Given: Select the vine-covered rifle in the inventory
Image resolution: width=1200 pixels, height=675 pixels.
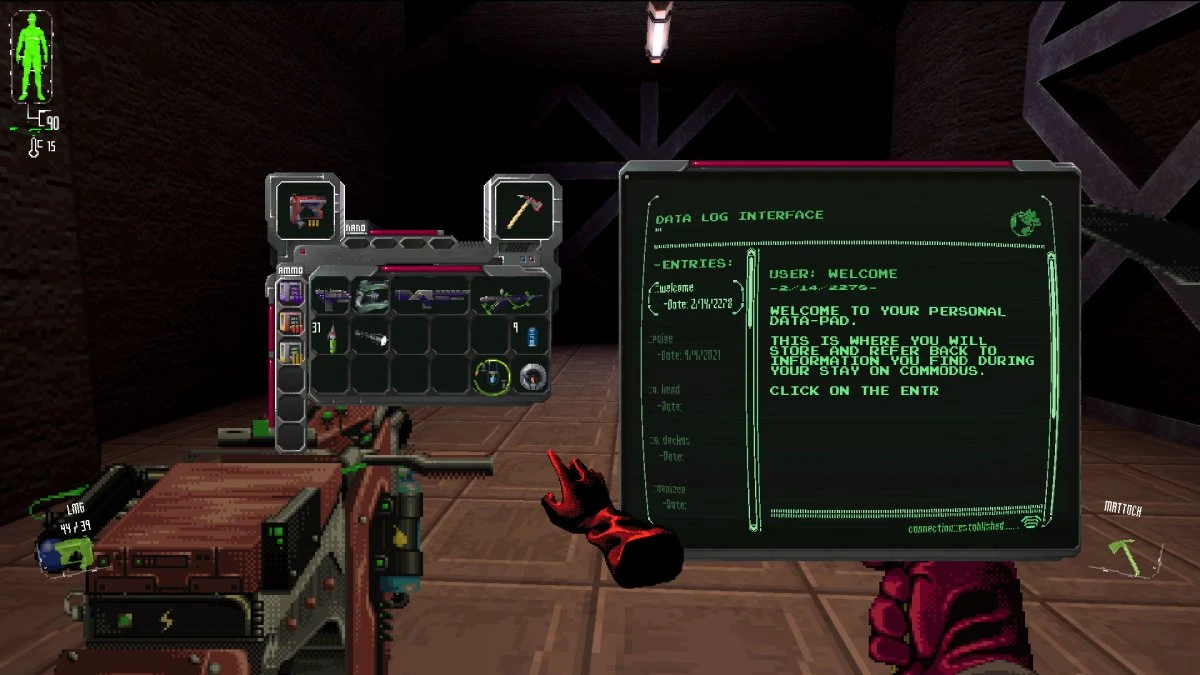Looking at the screenshot, I should pyautogui.click(x=510, y=297).
